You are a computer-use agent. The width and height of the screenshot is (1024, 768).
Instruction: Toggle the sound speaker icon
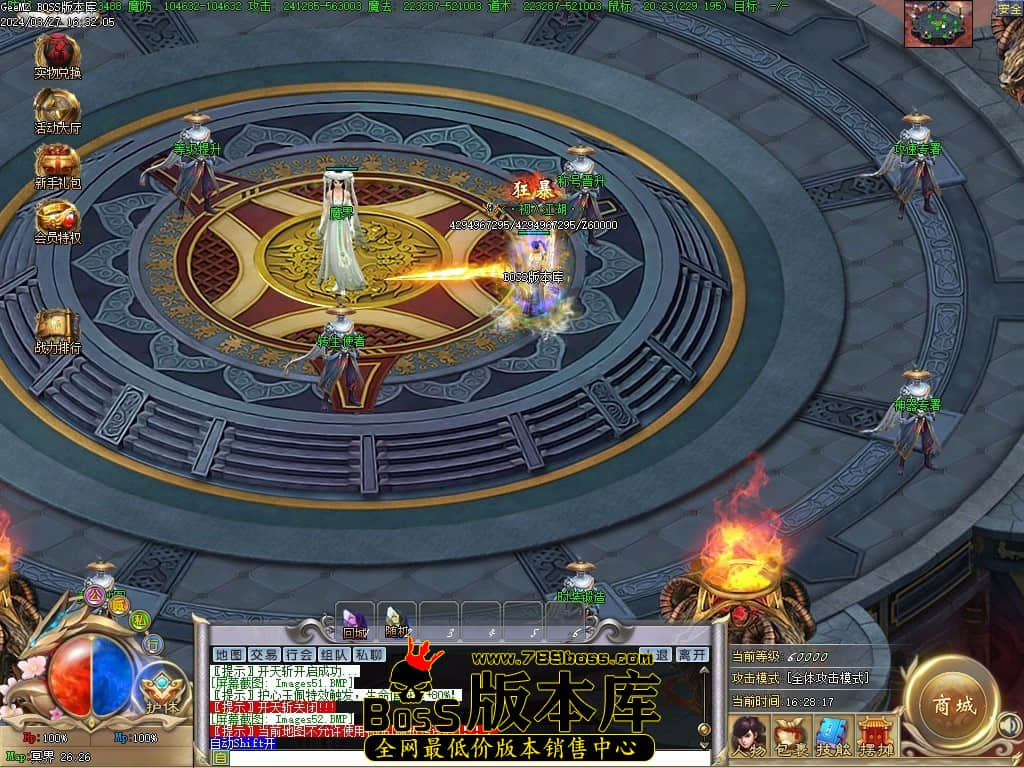(1009, 724)
